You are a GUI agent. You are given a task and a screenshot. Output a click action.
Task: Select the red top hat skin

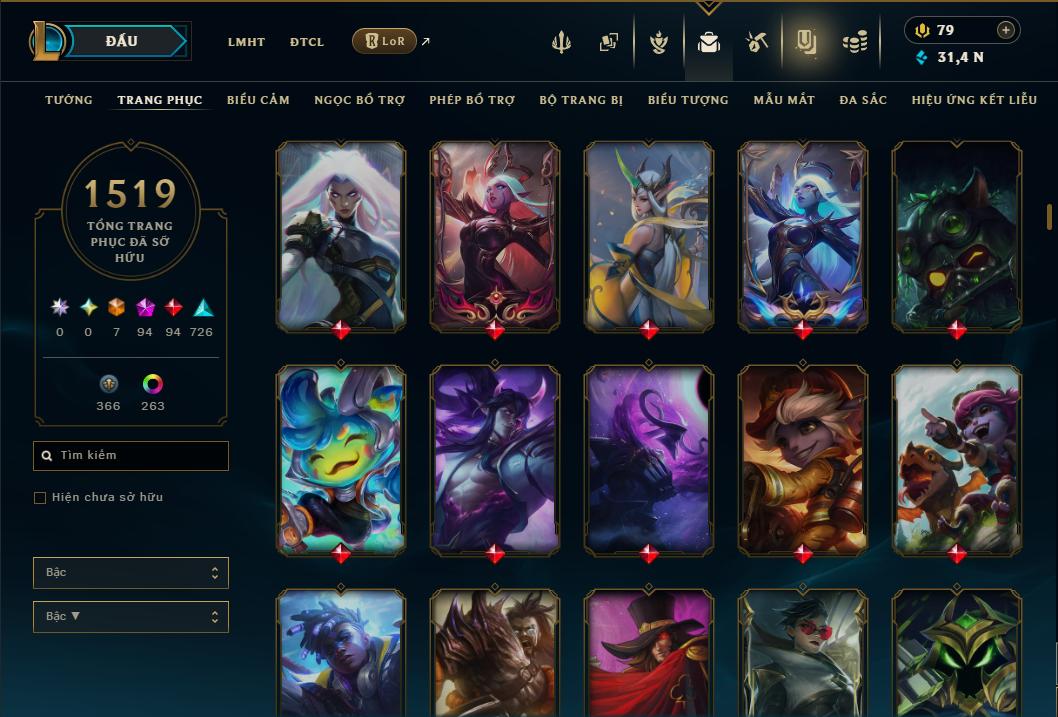click(x=649, y=652)
